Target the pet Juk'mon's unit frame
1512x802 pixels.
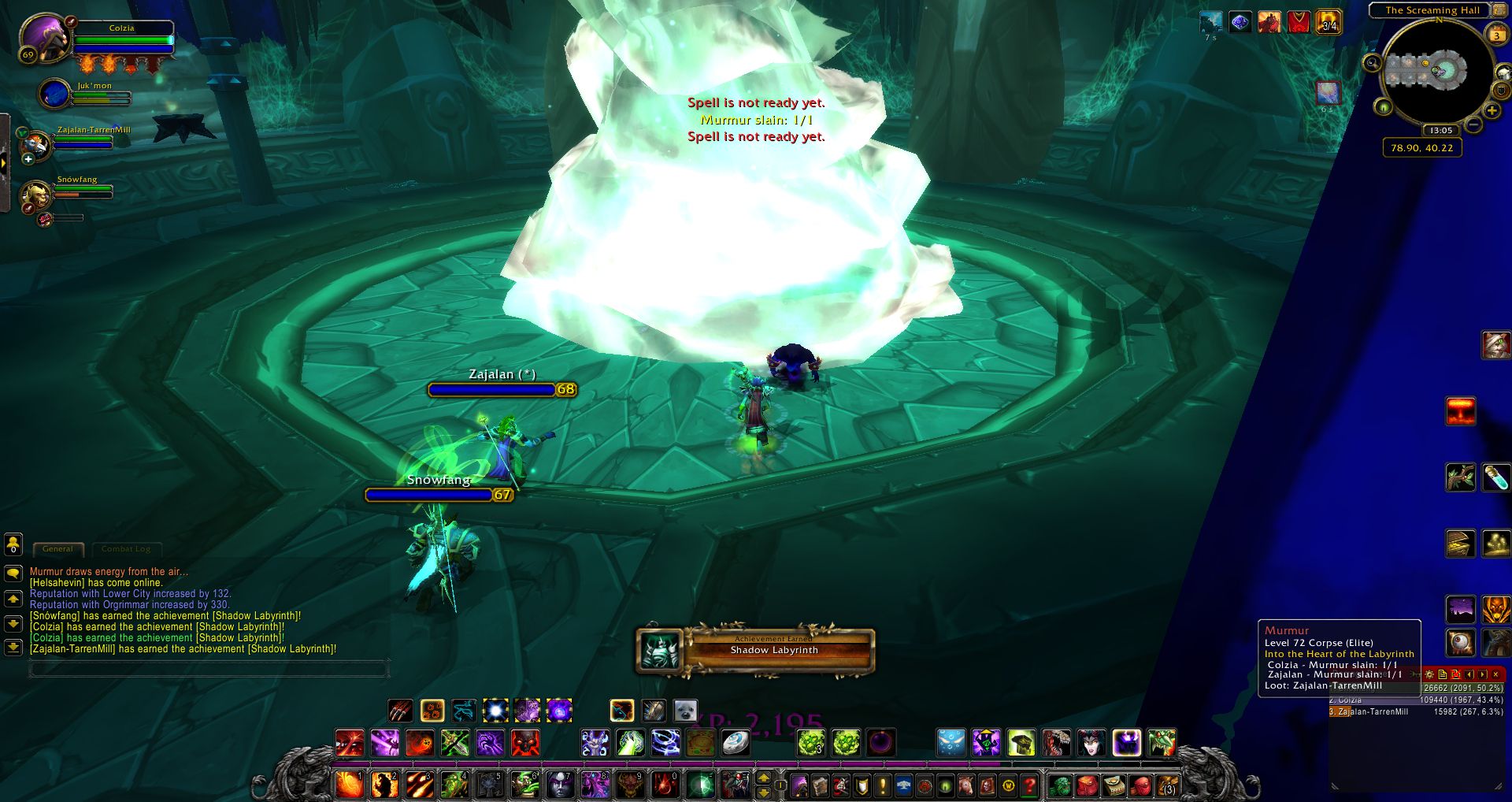coord(56,95)
